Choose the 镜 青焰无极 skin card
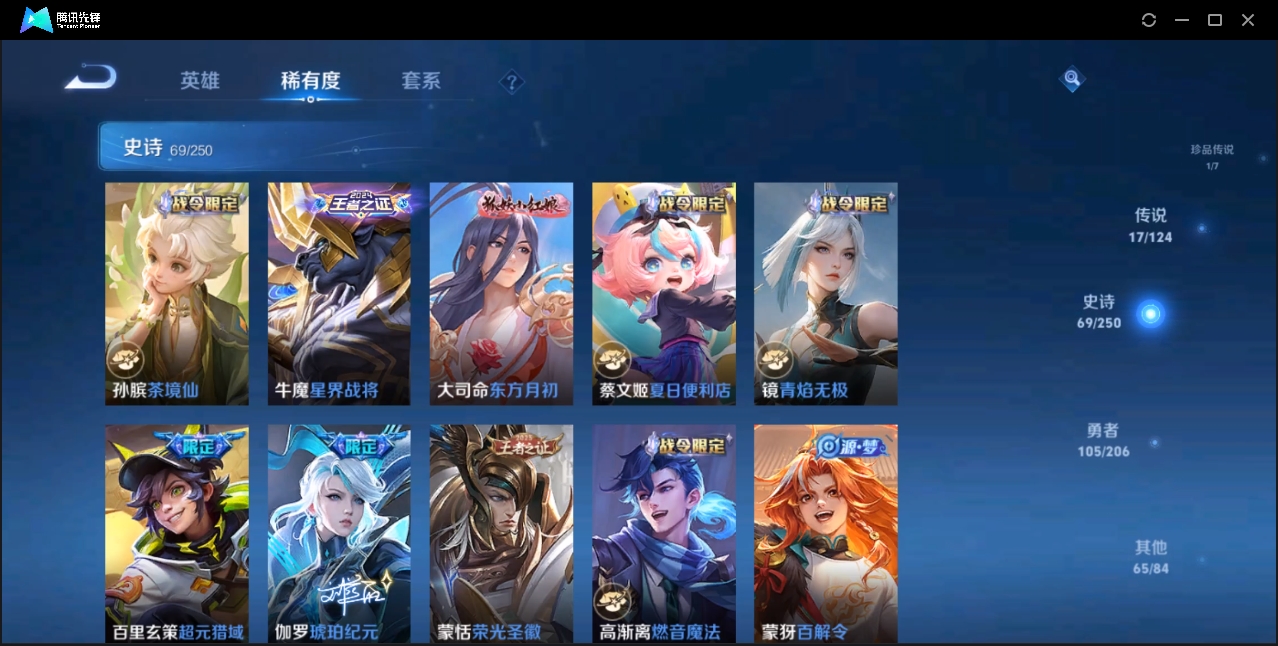Image resolution: width=1278 pixels, height=646 pixels. coord(825,293)
